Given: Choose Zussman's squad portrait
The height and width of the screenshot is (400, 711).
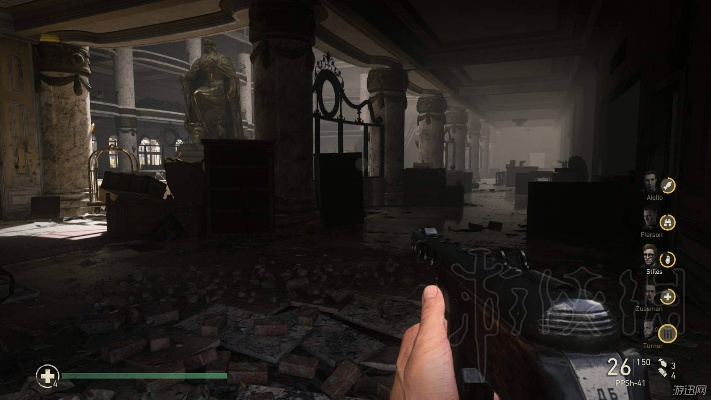Looking at the screenshot, I should tap(651, 294).
